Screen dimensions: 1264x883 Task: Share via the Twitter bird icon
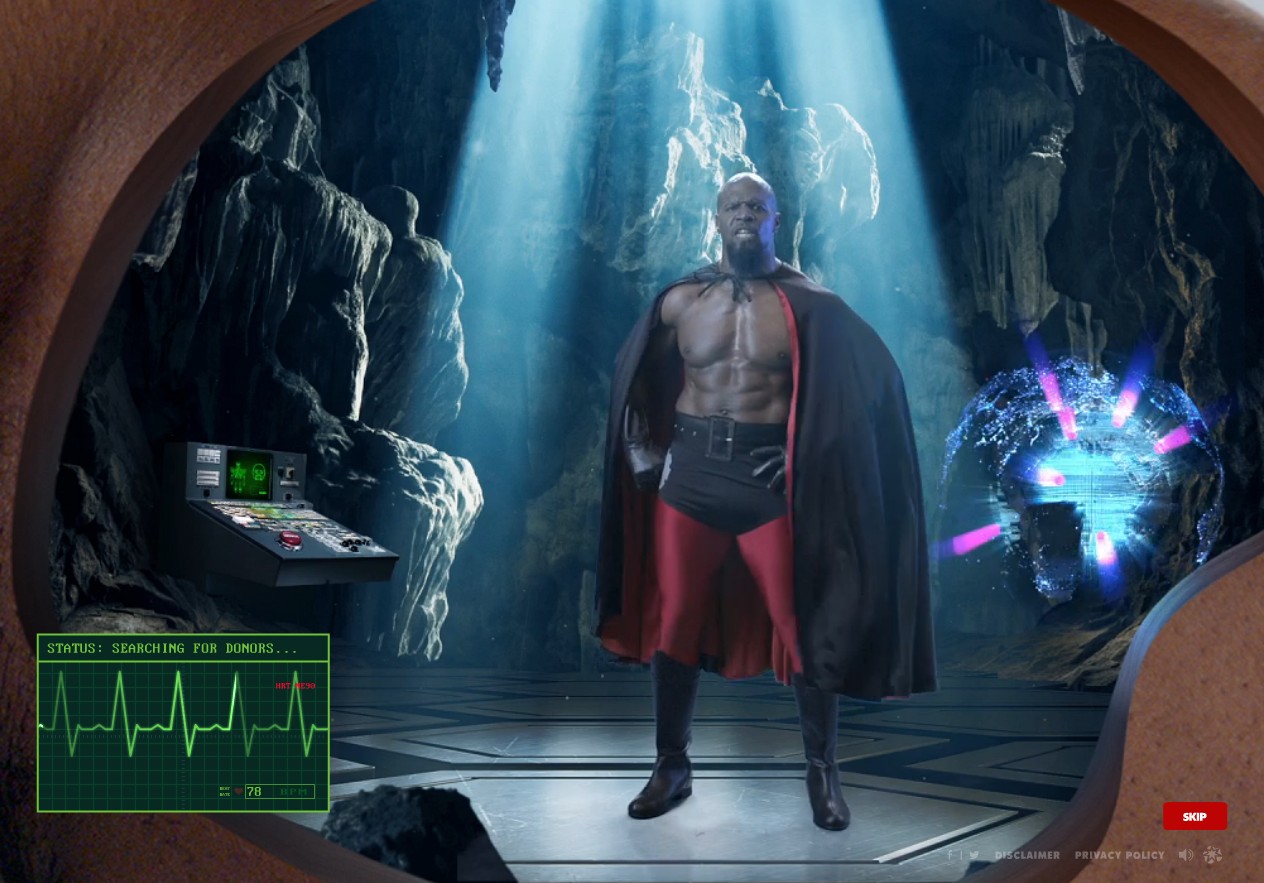pyautogui.click(x=972, y=855)
